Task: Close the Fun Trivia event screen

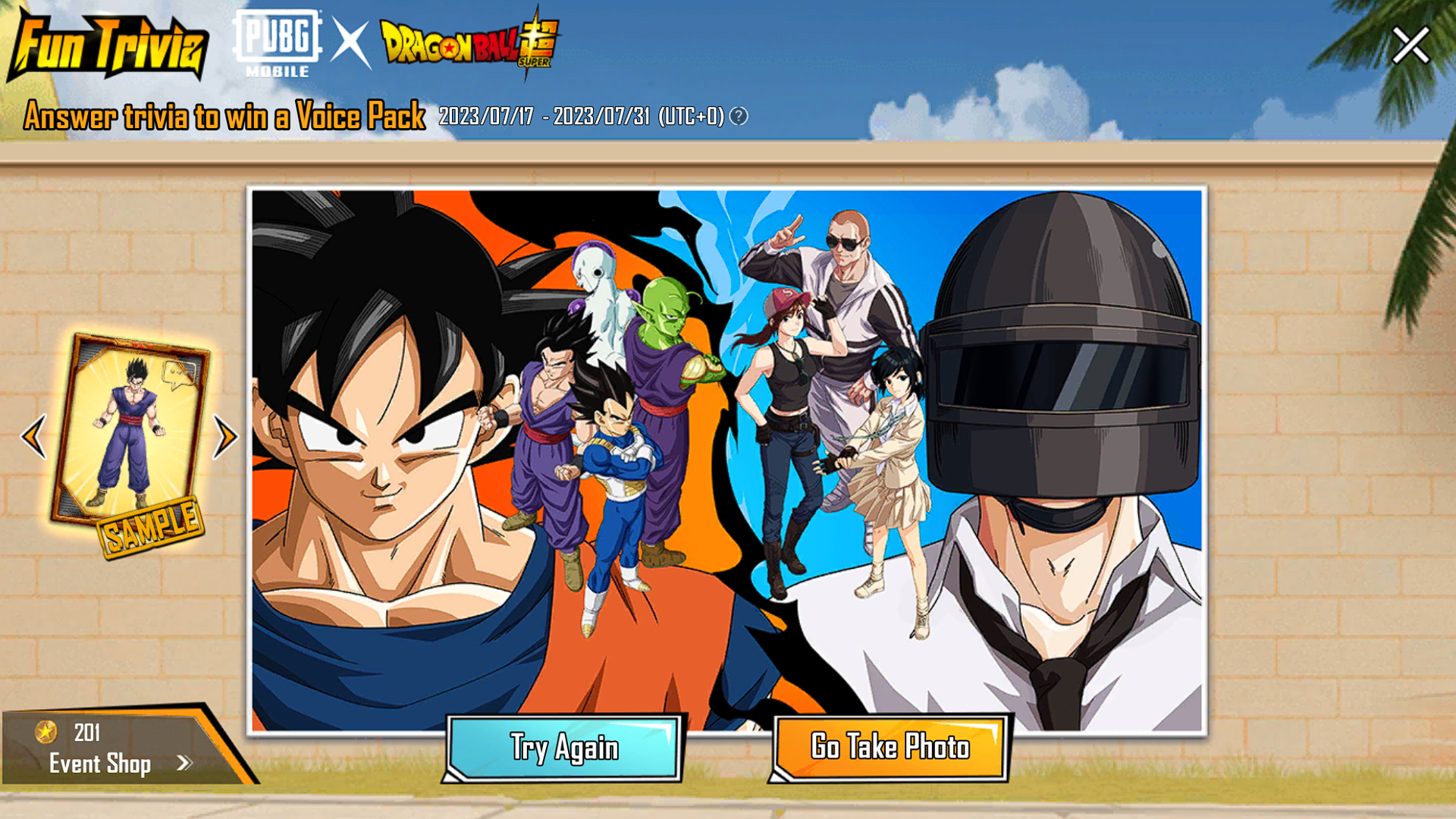Action: (x=1410, y=45)
